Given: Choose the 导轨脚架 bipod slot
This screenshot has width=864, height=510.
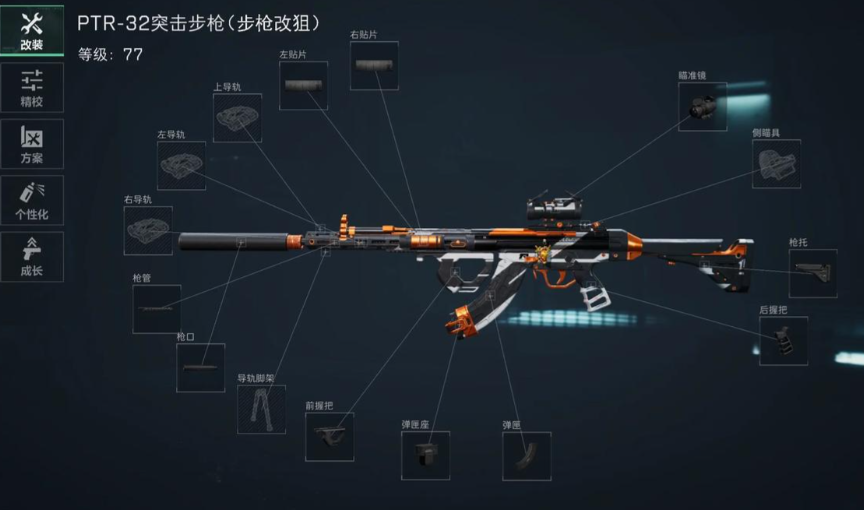Looking at the screenshot, I should [x=261, y=409].
